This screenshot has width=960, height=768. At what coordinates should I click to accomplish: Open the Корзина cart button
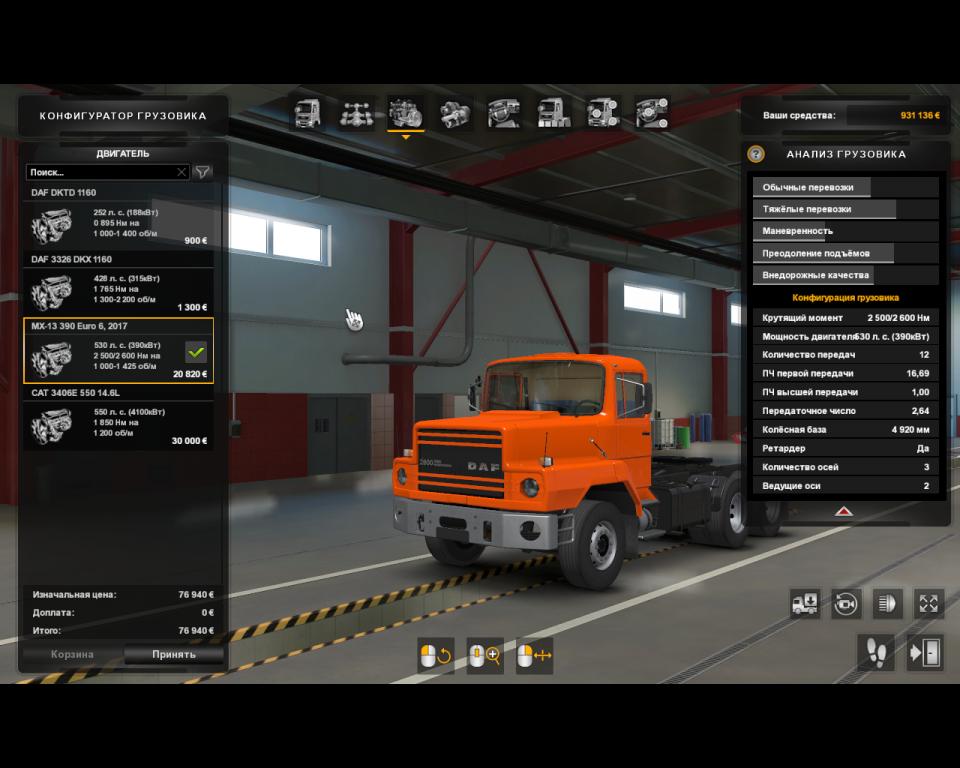[72, 655]
